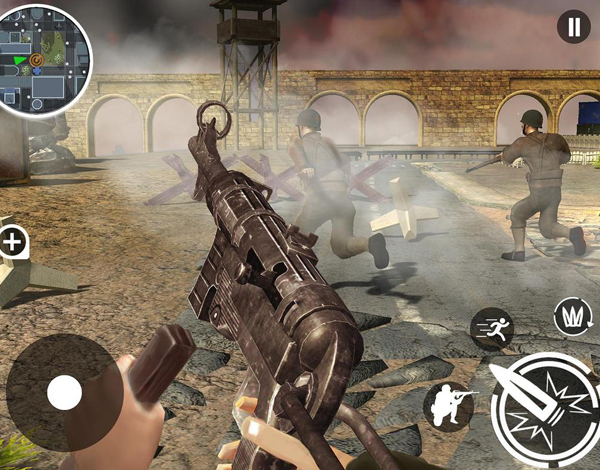Tap the plus button on the left edge
Viewport: 600px width, 470px height.
coord(13,241)
